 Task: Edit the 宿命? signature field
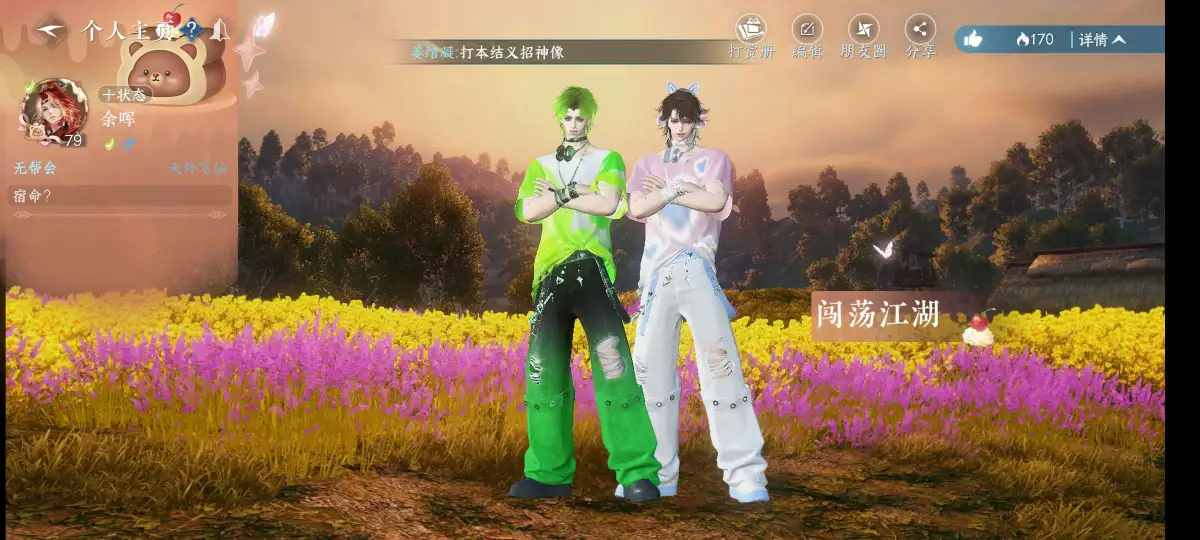click(x=120, y=195)
